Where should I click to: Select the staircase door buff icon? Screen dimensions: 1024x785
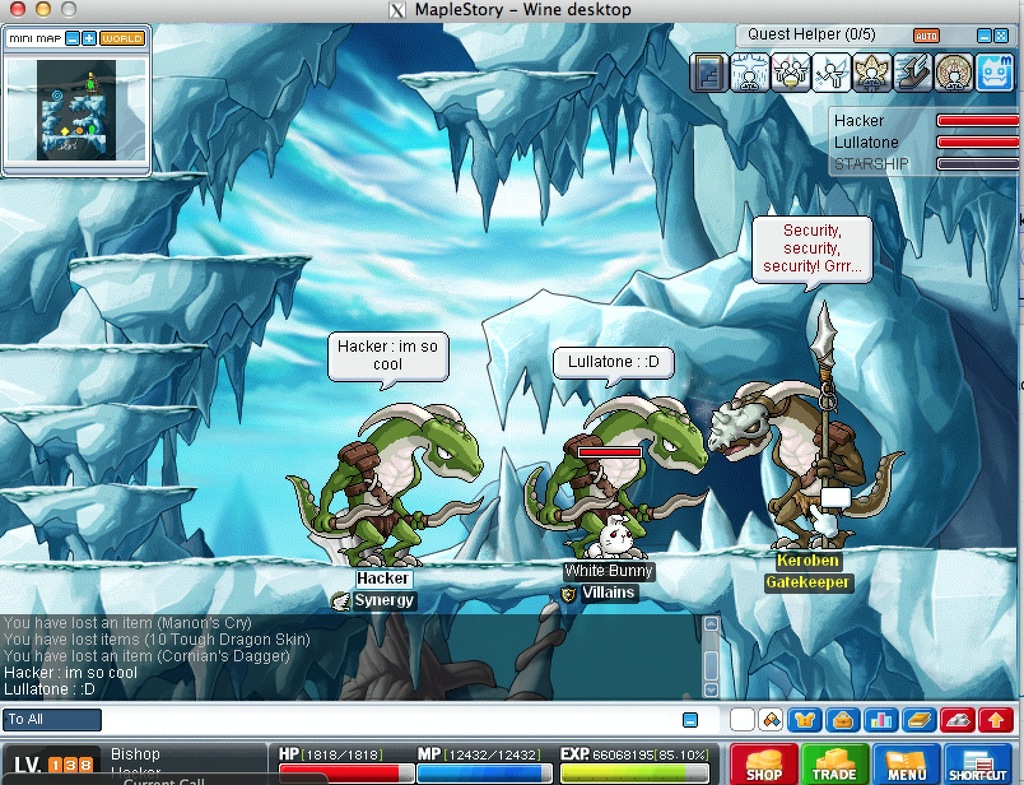tap(709, 73)
